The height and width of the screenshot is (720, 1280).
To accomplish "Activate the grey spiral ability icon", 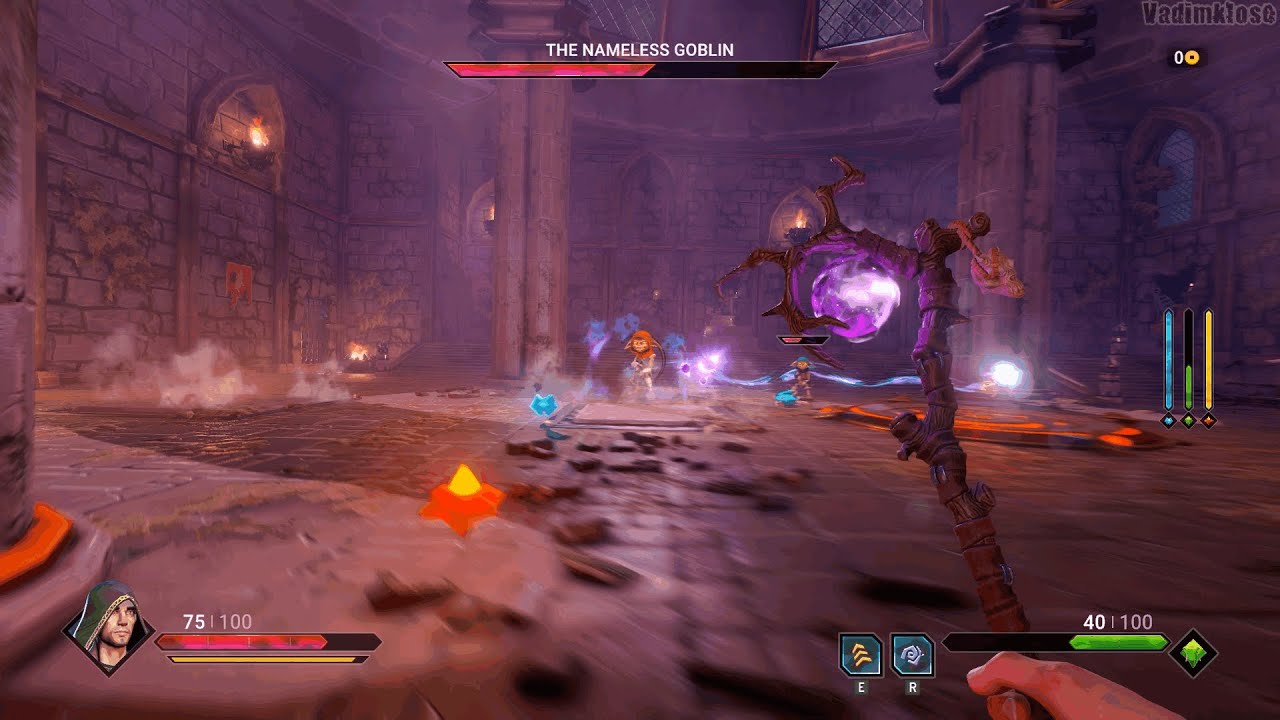I will click(x=912, y=655).
